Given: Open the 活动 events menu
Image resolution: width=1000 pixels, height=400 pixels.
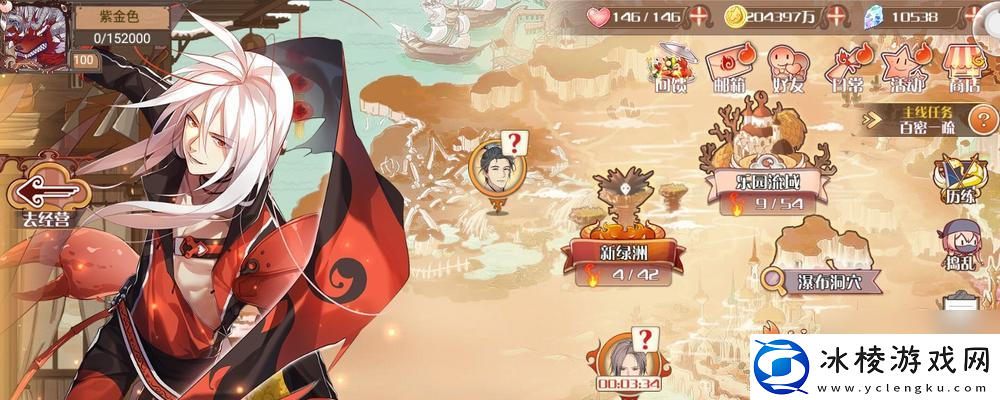Looking at the screenshot, I should click(905, 68).
